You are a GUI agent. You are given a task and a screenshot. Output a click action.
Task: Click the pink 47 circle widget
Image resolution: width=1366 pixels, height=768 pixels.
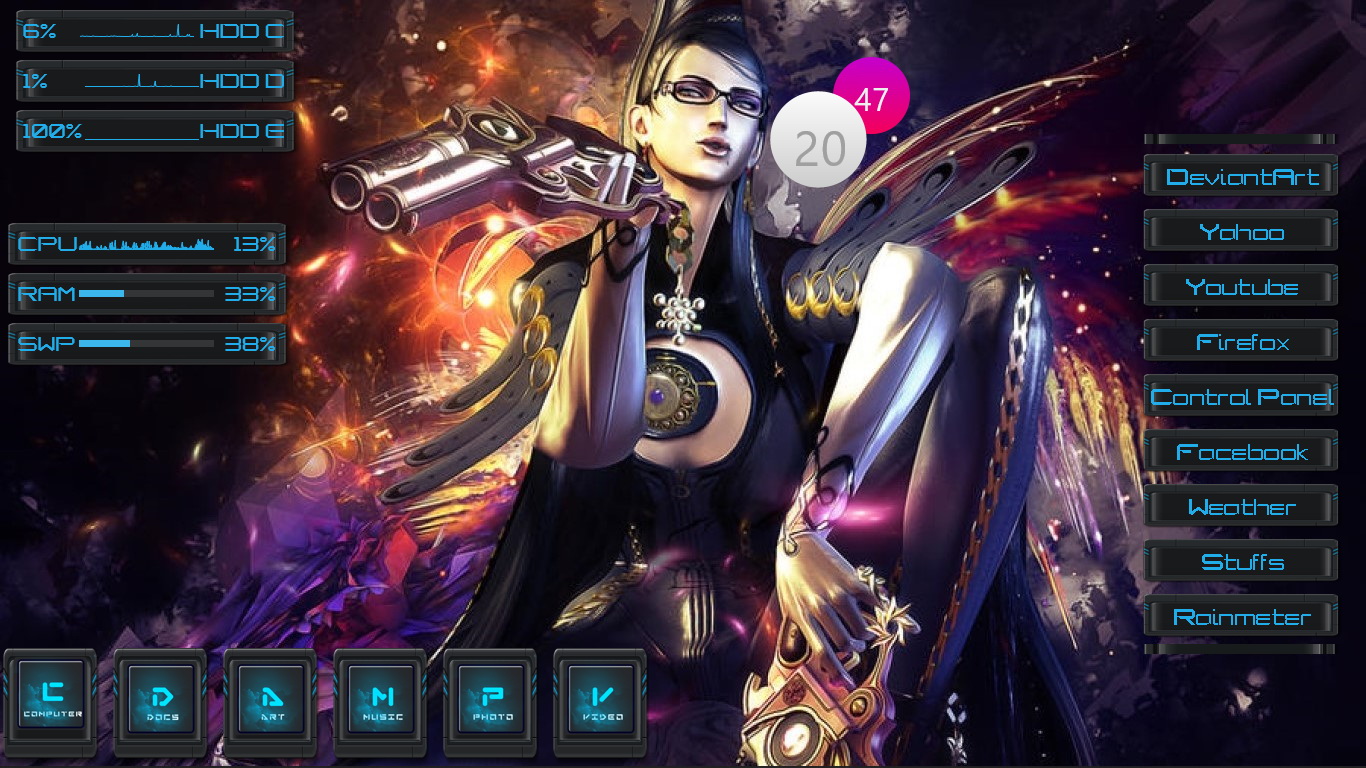click(x=874, y=95)
